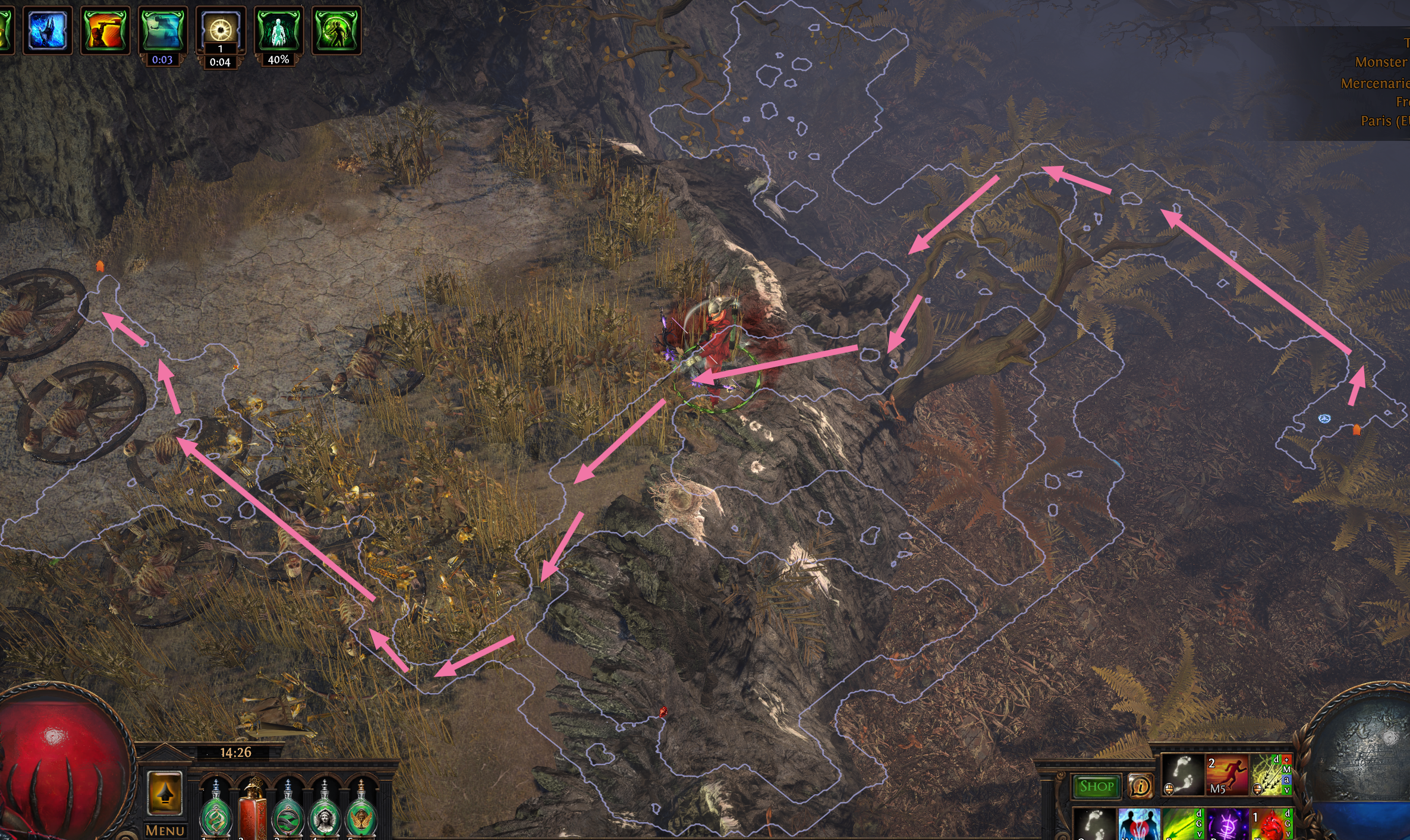1410x840 pixels.
Task: Open the Menu button
Action: click(x=165, y=830)
